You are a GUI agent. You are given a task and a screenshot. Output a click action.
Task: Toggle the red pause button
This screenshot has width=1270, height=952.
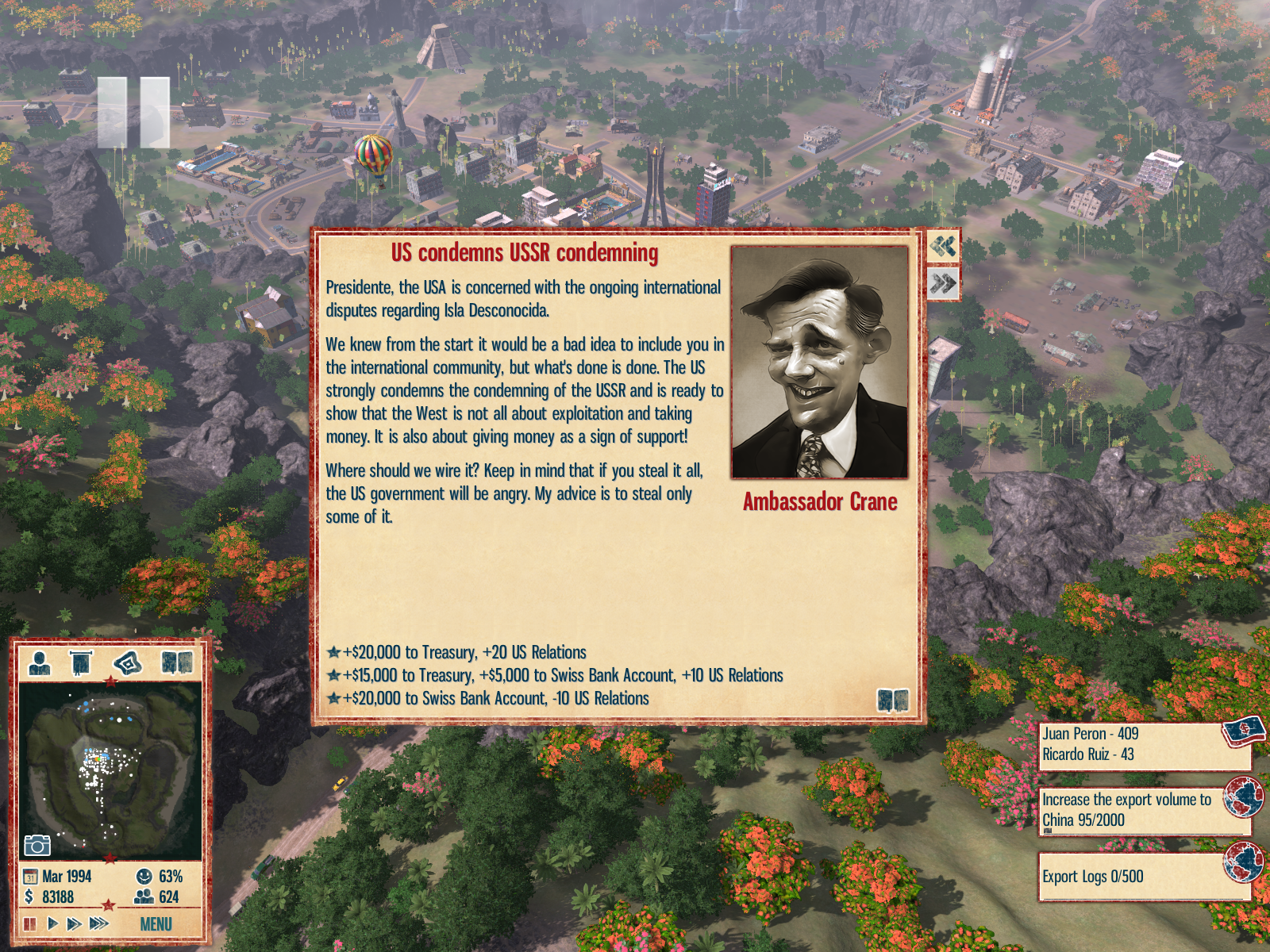[30, 923]
